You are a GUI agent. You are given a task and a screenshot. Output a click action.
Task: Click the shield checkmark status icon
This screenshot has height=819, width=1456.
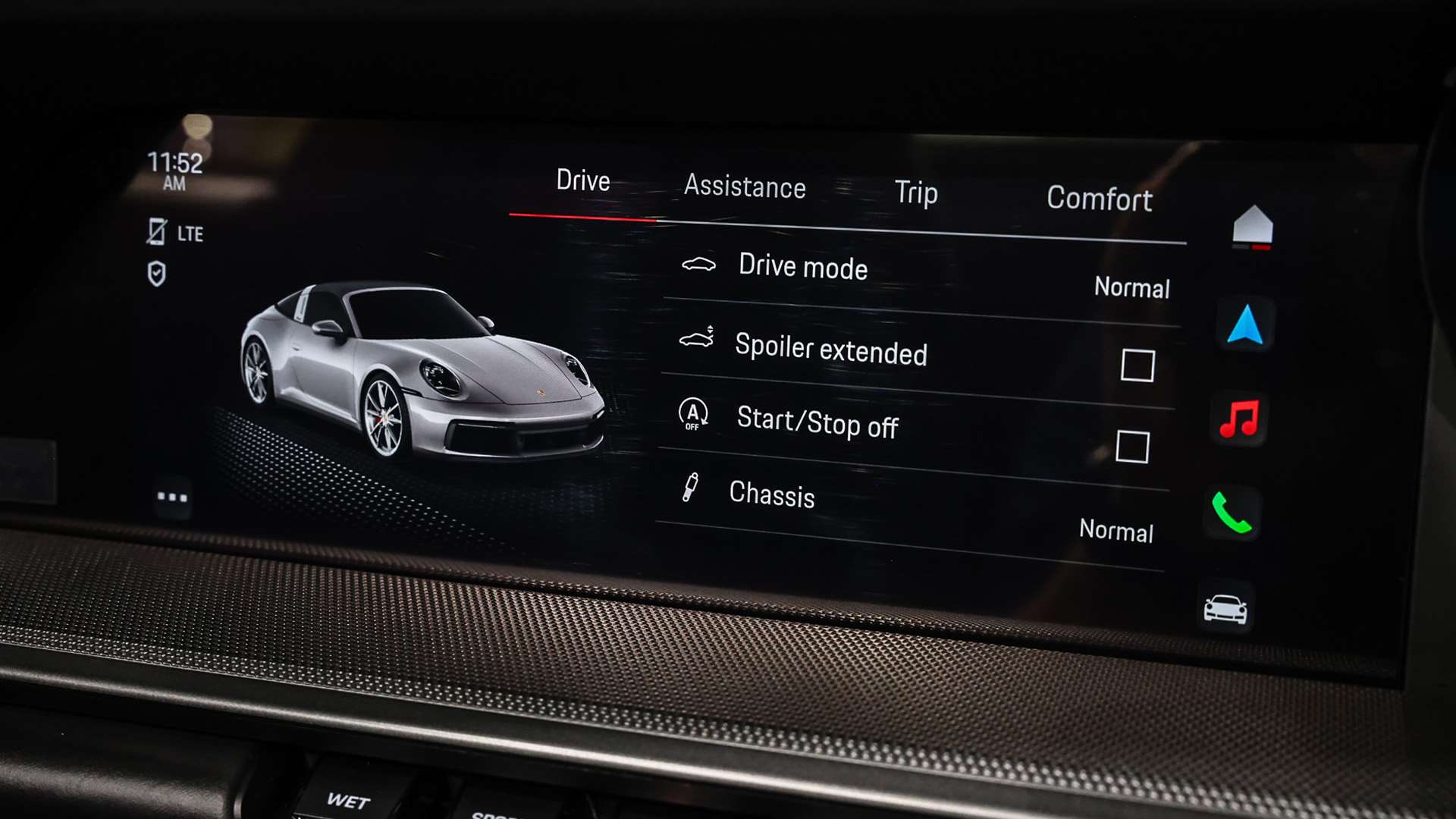(156, 274)
